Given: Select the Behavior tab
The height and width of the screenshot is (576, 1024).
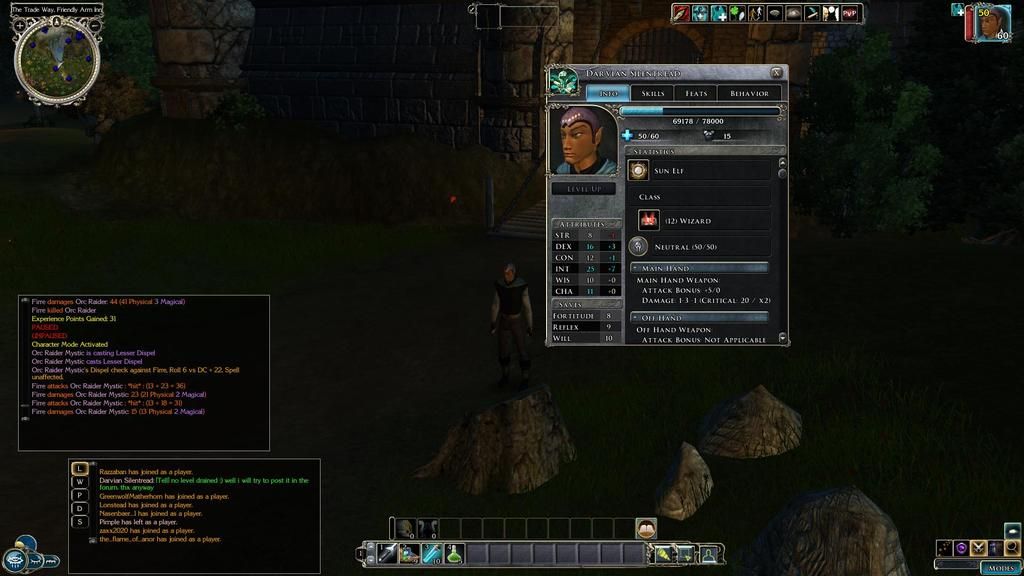Looking at the screenshot, I should (x=749, y=93).
